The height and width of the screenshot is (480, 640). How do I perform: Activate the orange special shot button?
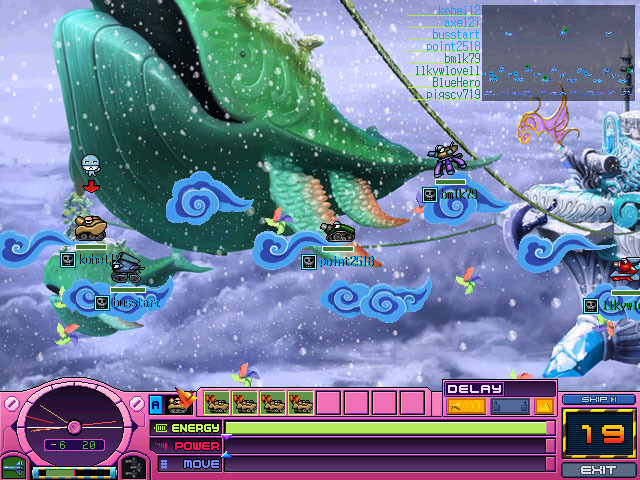click(543, 405)
